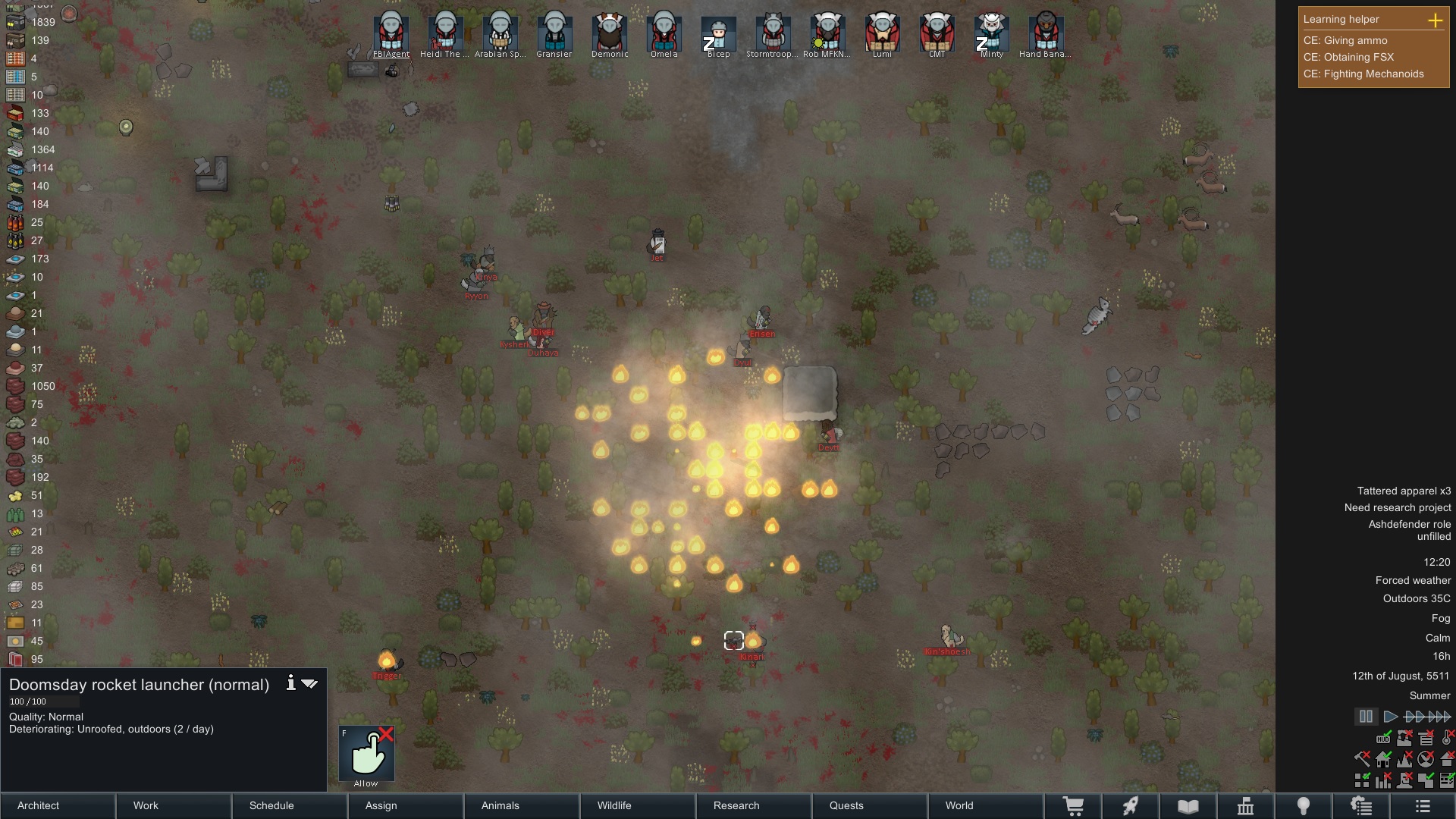Toggle off the HUD overlay indicator

(1383, 739)
